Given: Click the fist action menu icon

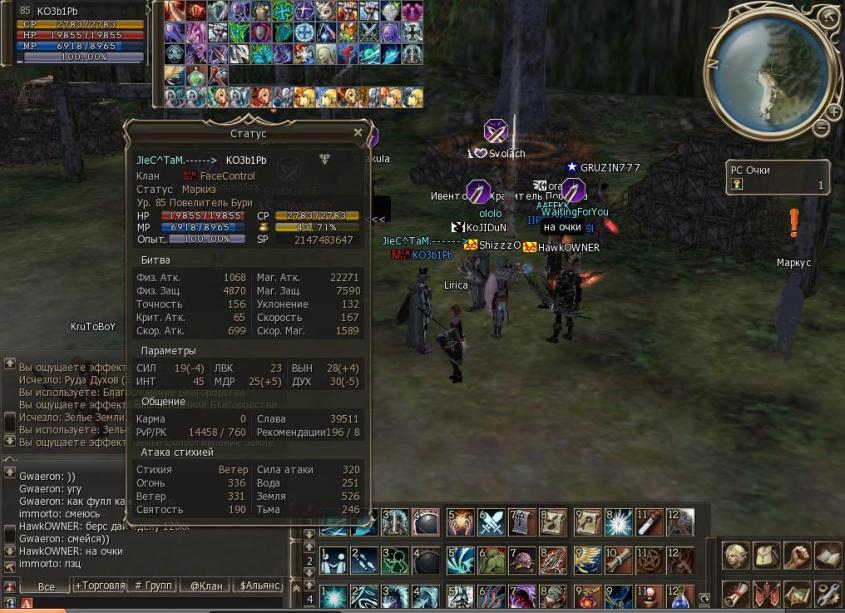Looking at the screenshot, I should (x=797, y=556).
